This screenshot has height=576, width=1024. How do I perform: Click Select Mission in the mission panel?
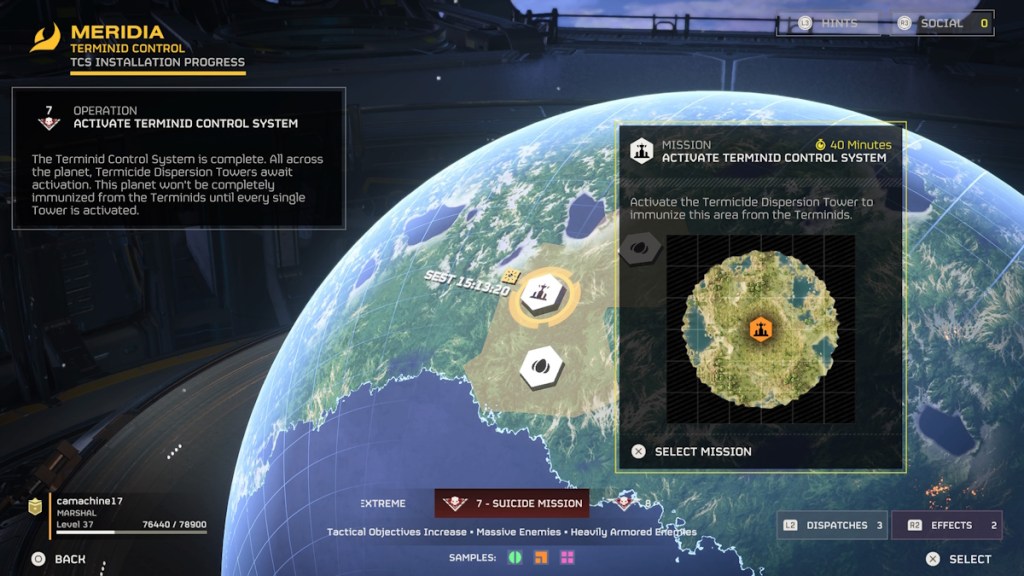(x=702, y=452)
